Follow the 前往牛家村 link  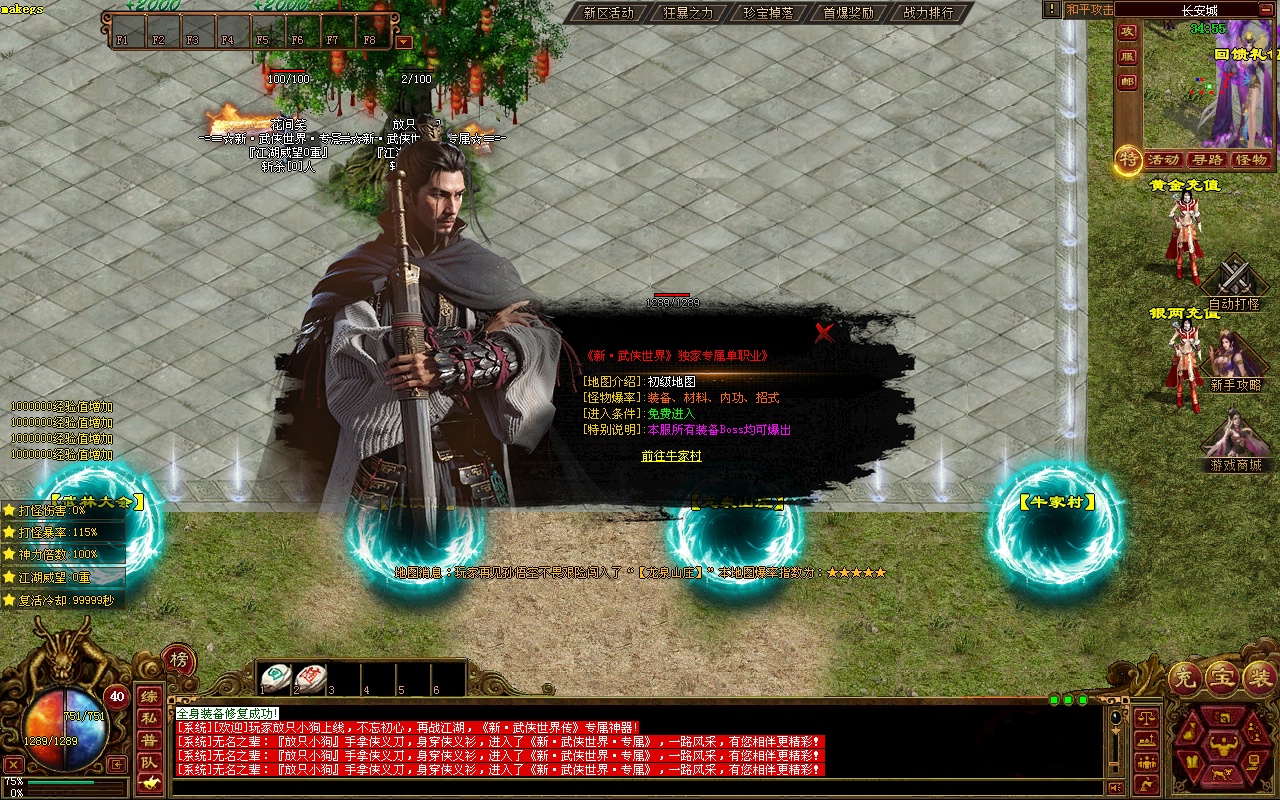(x=671, y=456)
